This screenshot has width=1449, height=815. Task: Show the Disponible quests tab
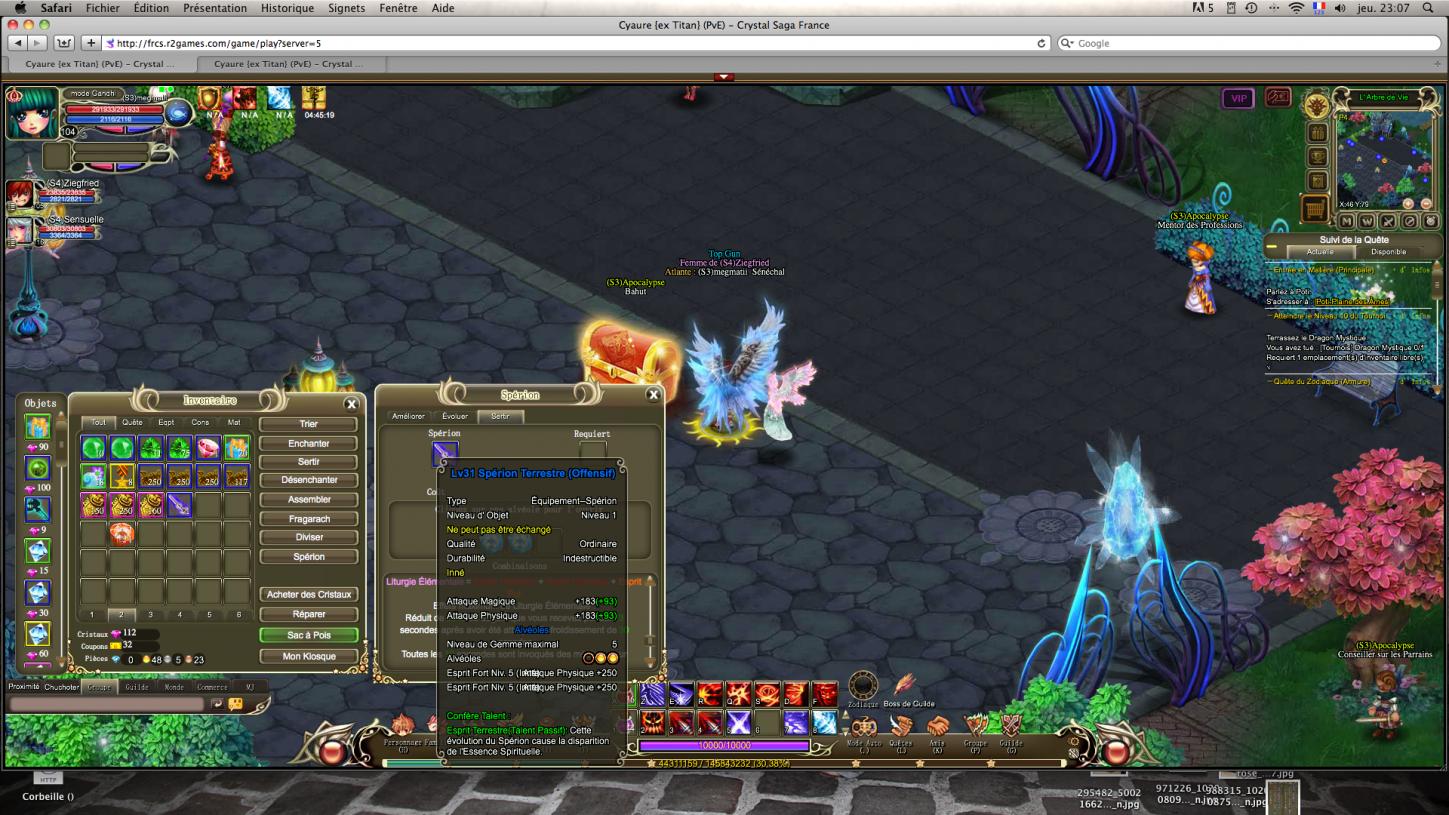click(1388, 252)
